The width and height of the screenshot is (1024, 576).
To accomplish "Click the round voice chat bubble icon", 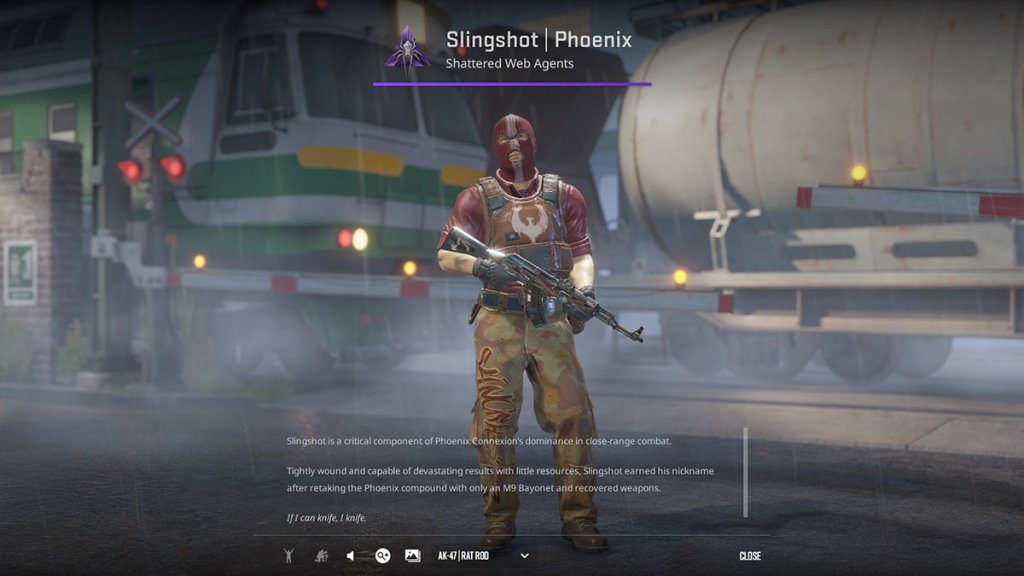I will 382,556.
